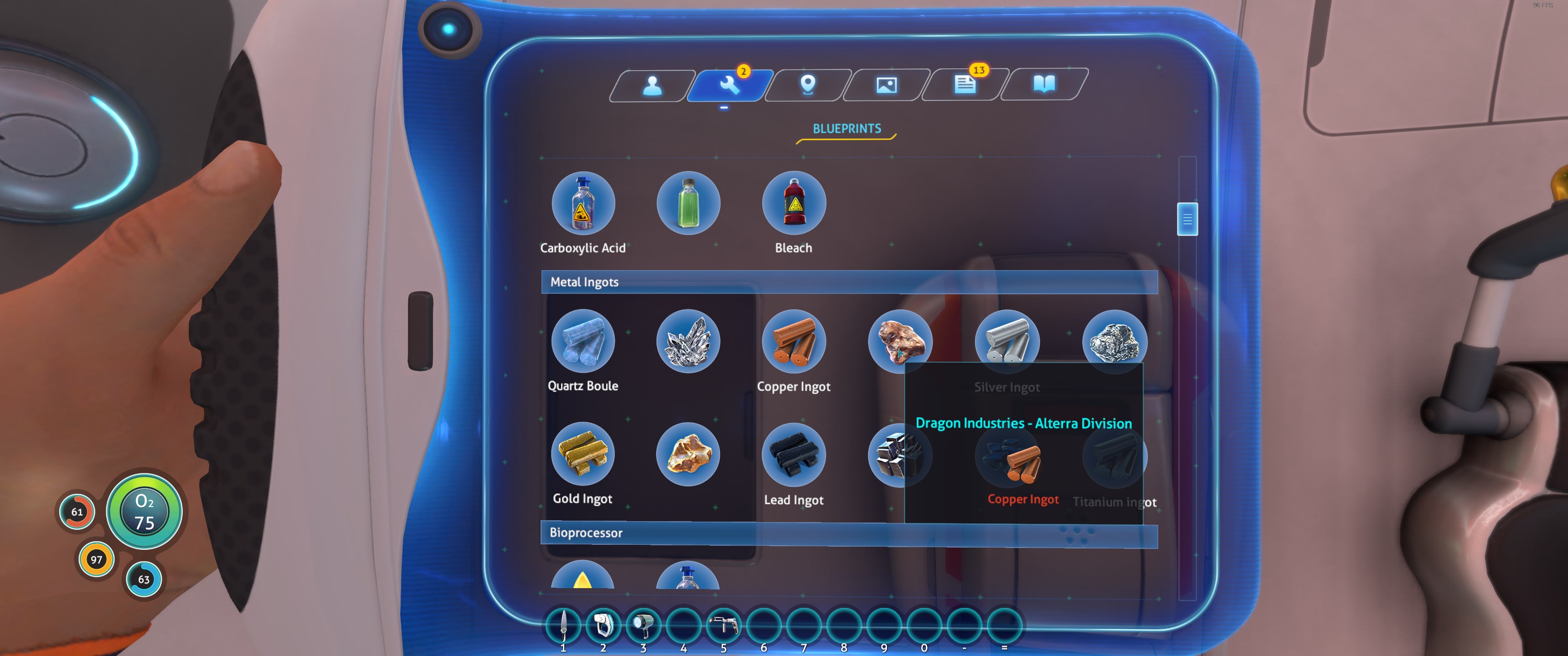Open the player status tab icon
This screenshot has height=656, width=1568.
(x=653, y=85)
